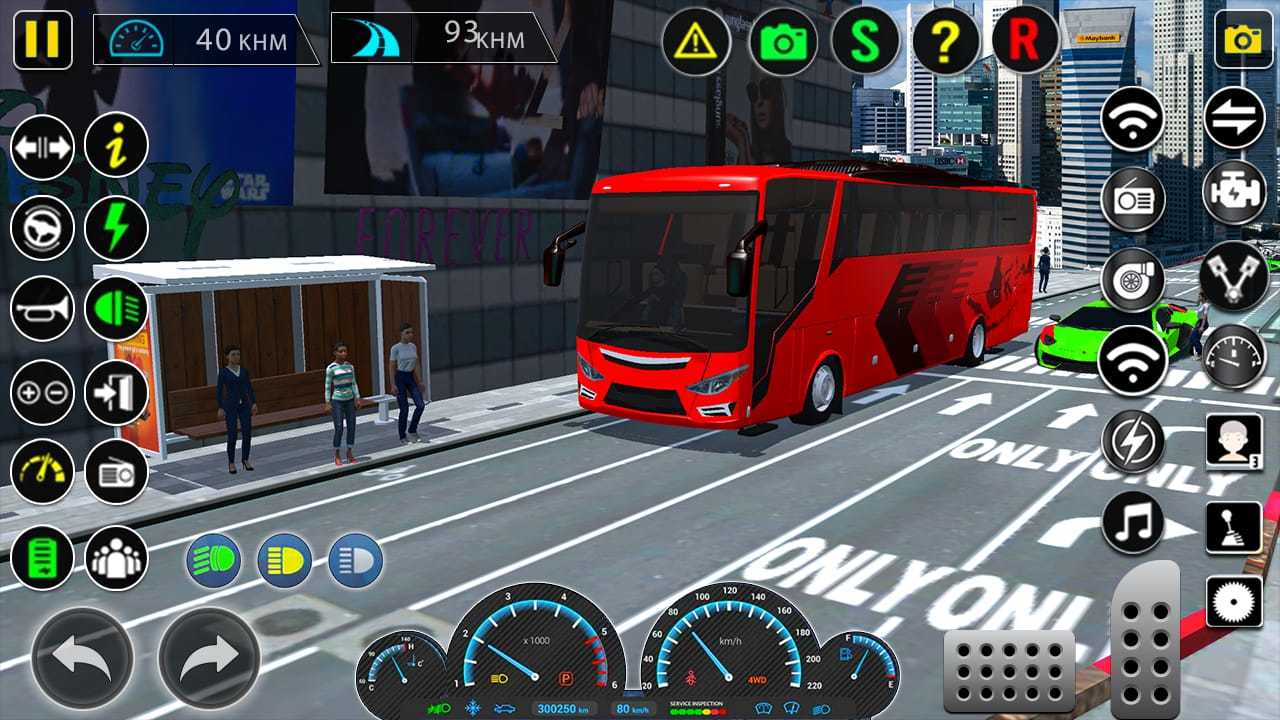Toggle the engine icon button
Screen dimensions: 1280x720
1234,192
